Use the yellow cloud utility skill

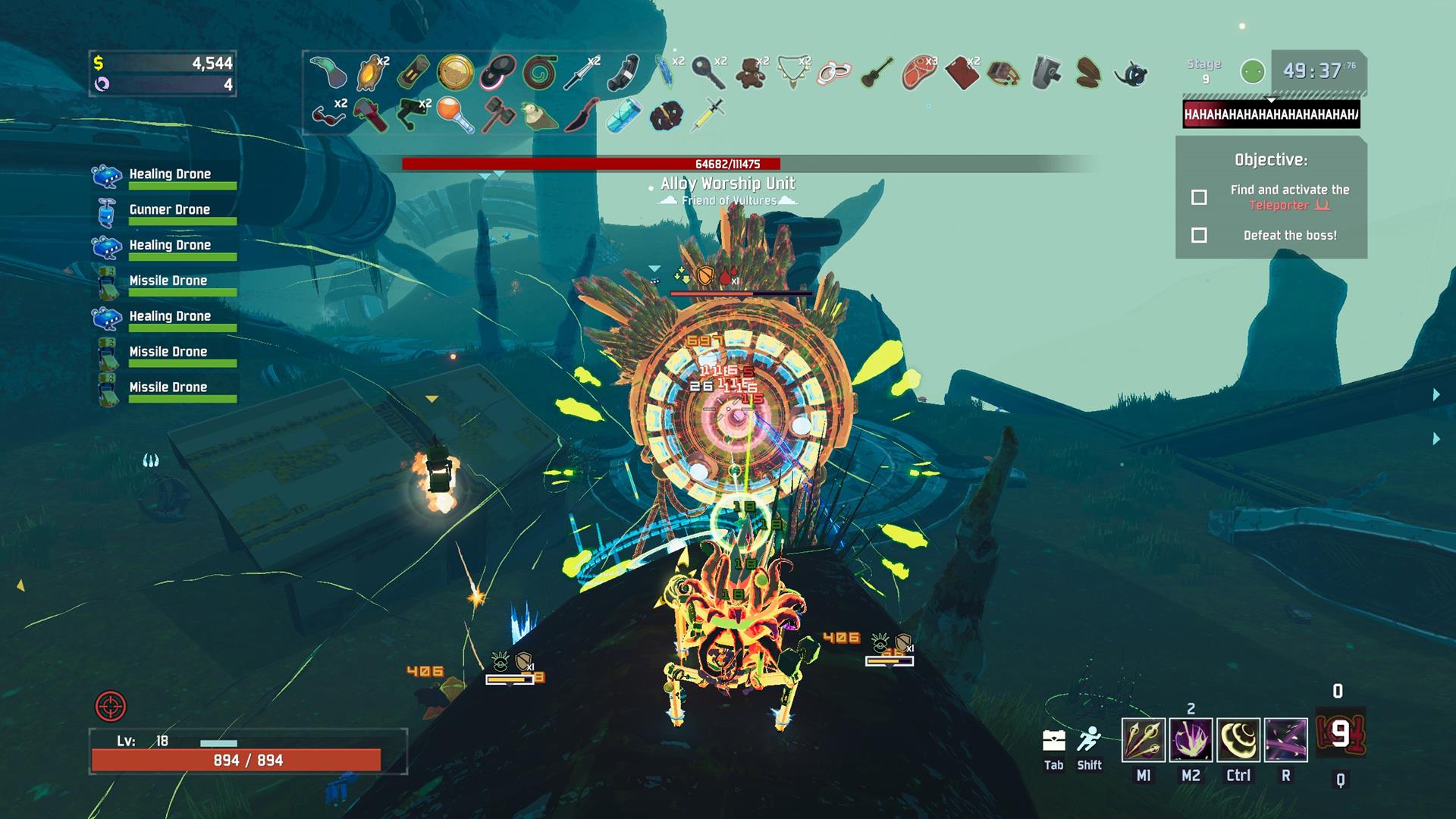1238,739
